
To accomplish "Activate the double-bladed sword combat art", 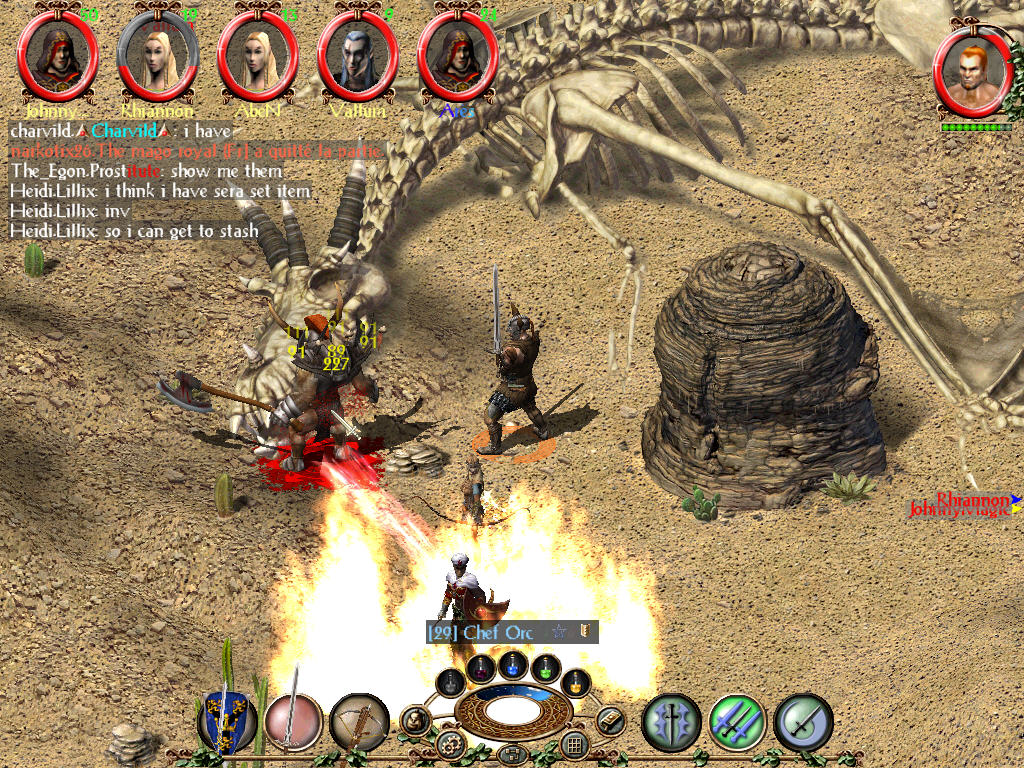I will 670,721.
